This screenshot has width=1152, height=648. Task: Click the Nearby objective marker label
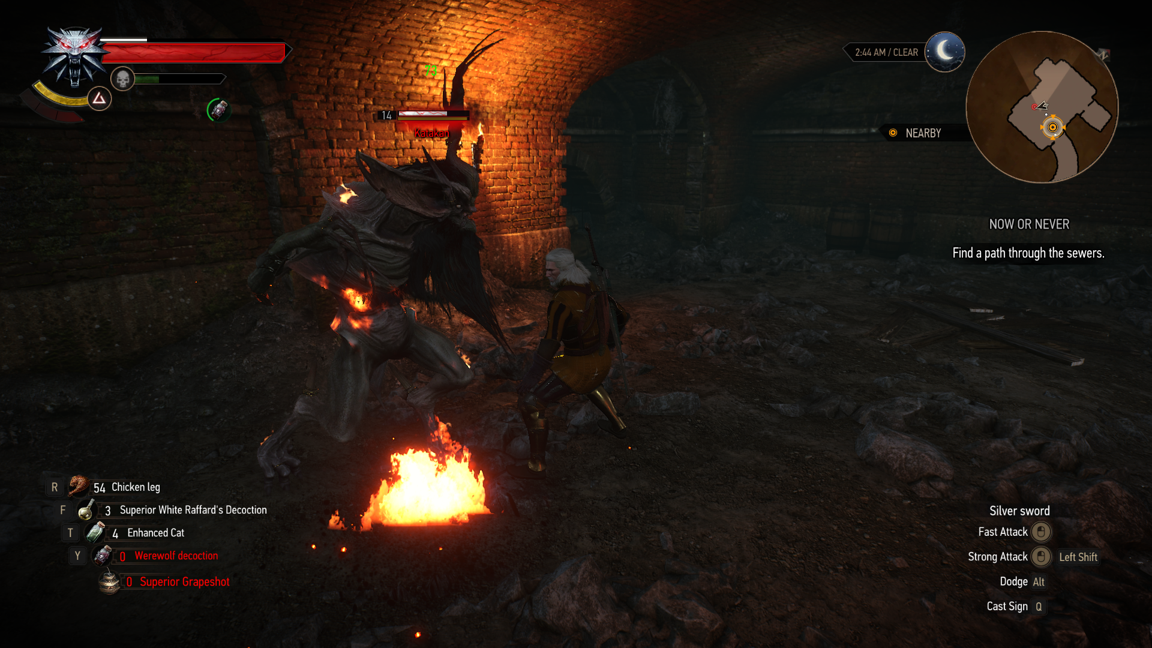(x=922, y=133)
